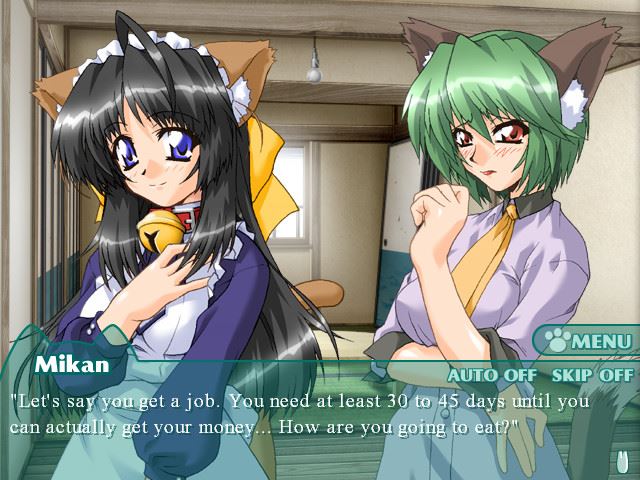Open the paw-print MENU button

588,342
